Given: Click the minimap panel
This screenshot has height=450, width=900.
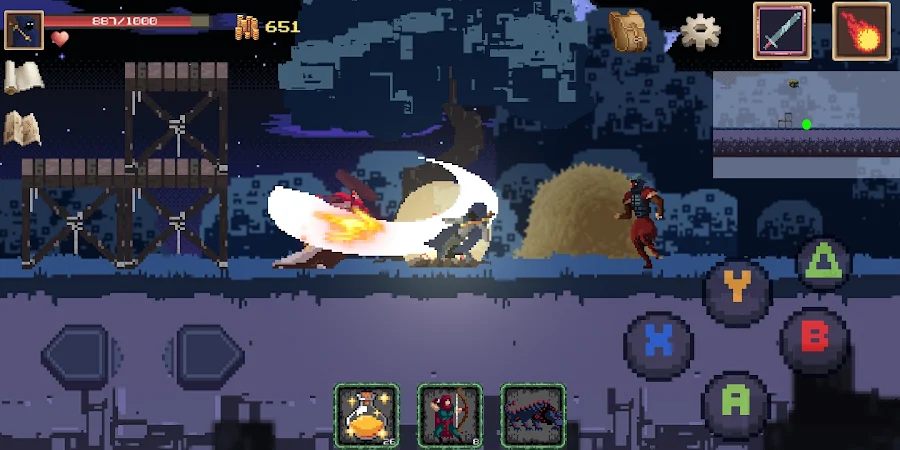Looking at the screenshot, I should 805,124.
